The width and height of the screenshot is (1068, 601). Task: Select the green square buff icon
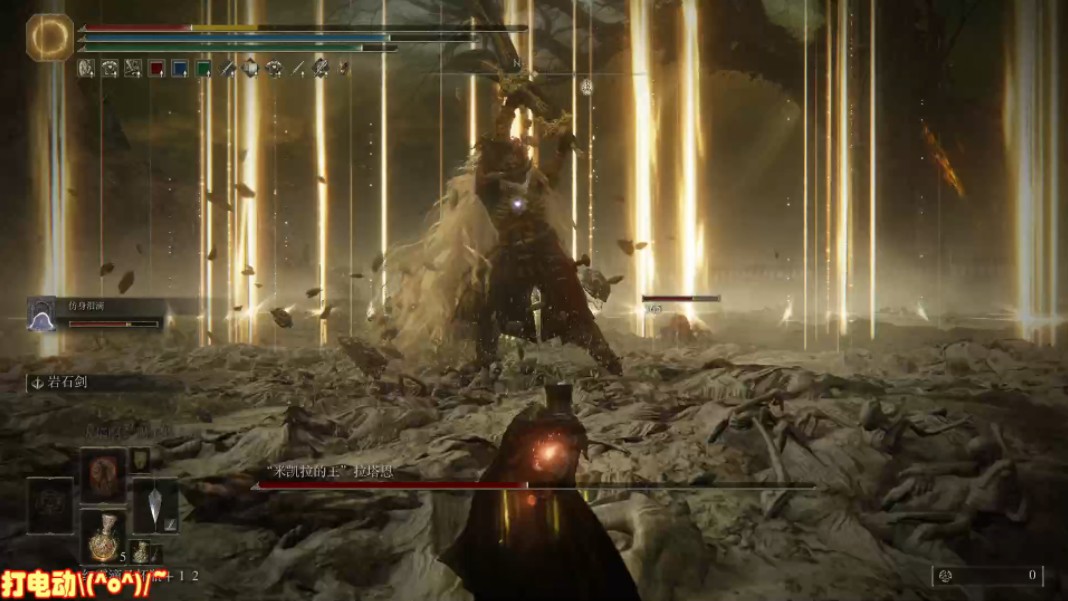[204, 69]
